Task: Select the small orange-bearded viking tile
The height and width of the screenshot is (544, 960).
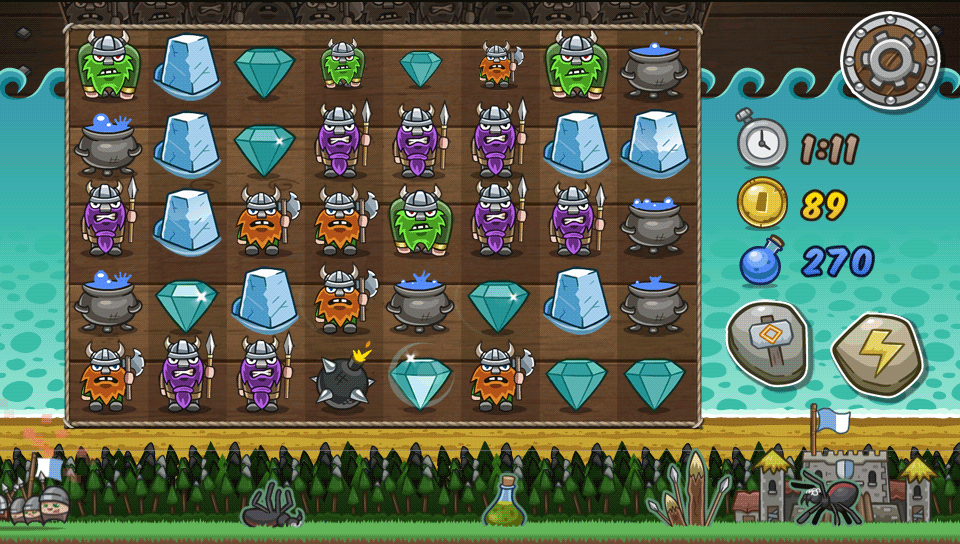Action: [x=497, y=64]
